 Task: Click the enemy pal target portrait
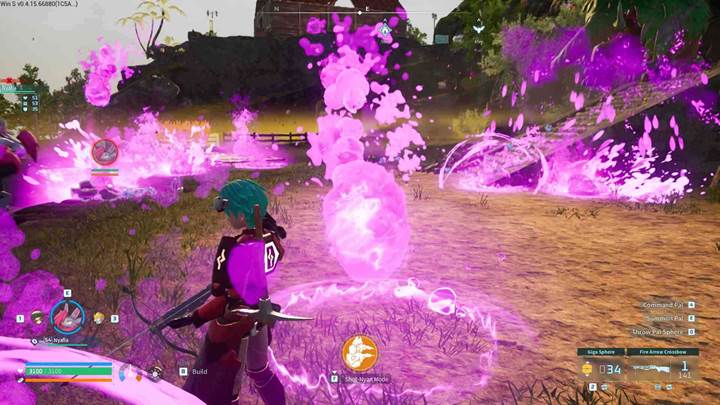click(x=105, y=151)
